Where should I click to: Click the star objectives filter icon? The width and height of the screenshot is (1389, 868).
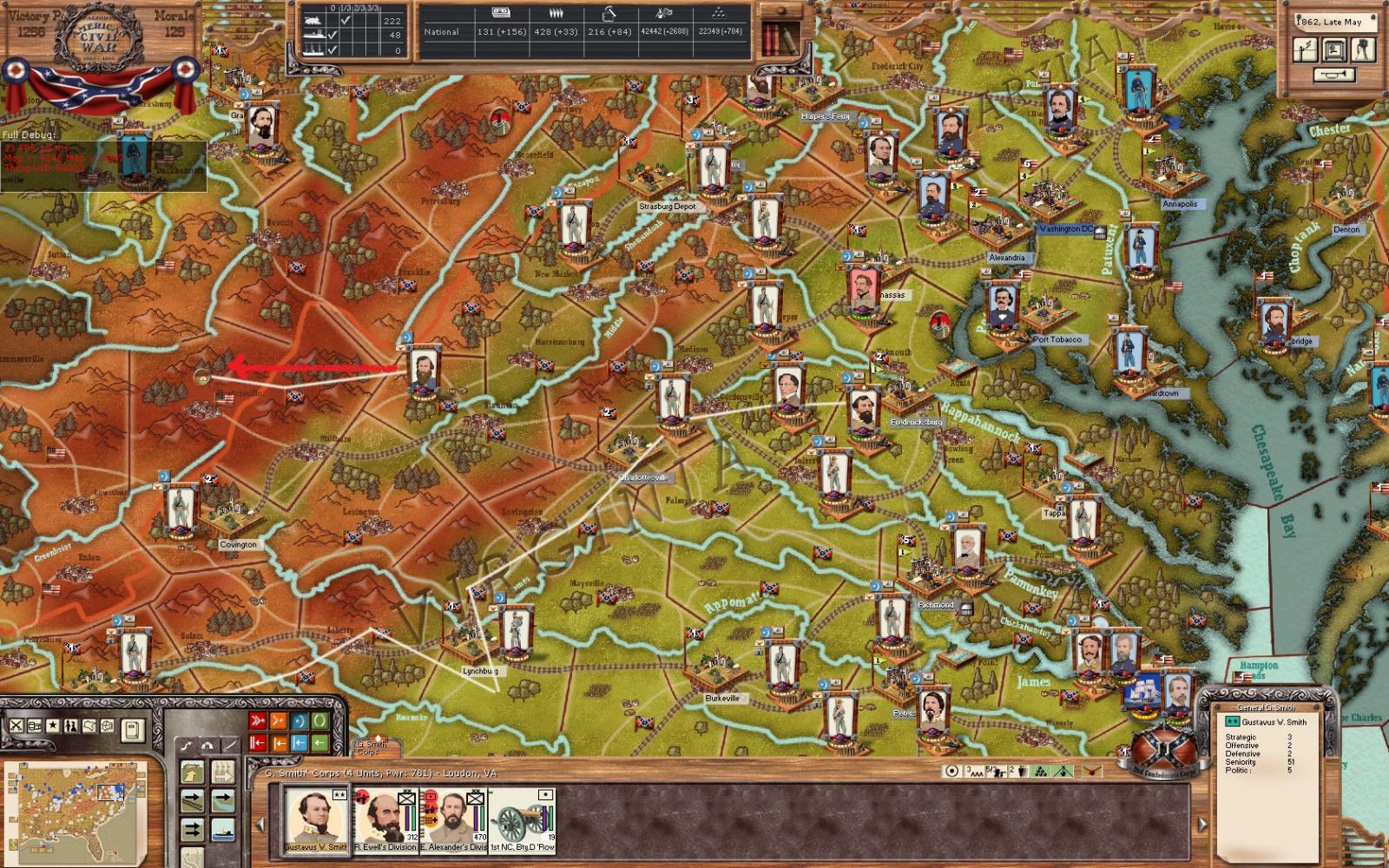click(x=53, y=727)
